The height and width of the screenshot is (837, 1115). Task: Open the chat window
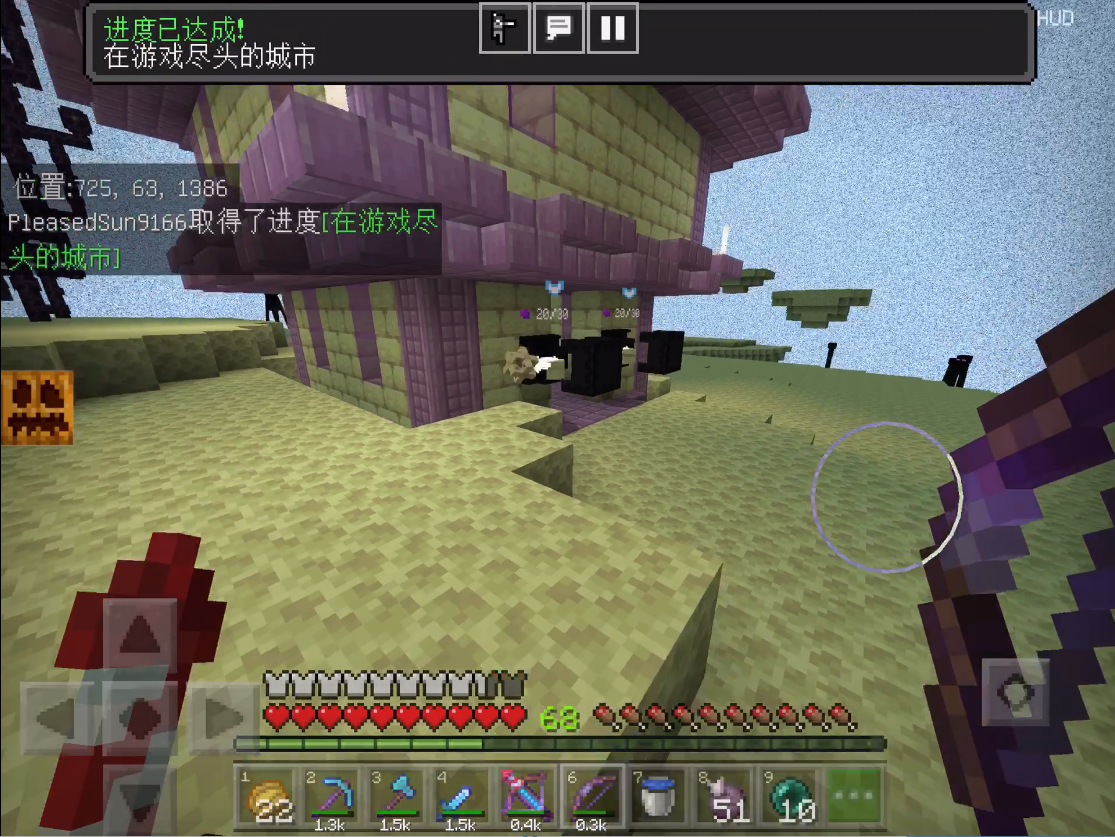(558, 28)
